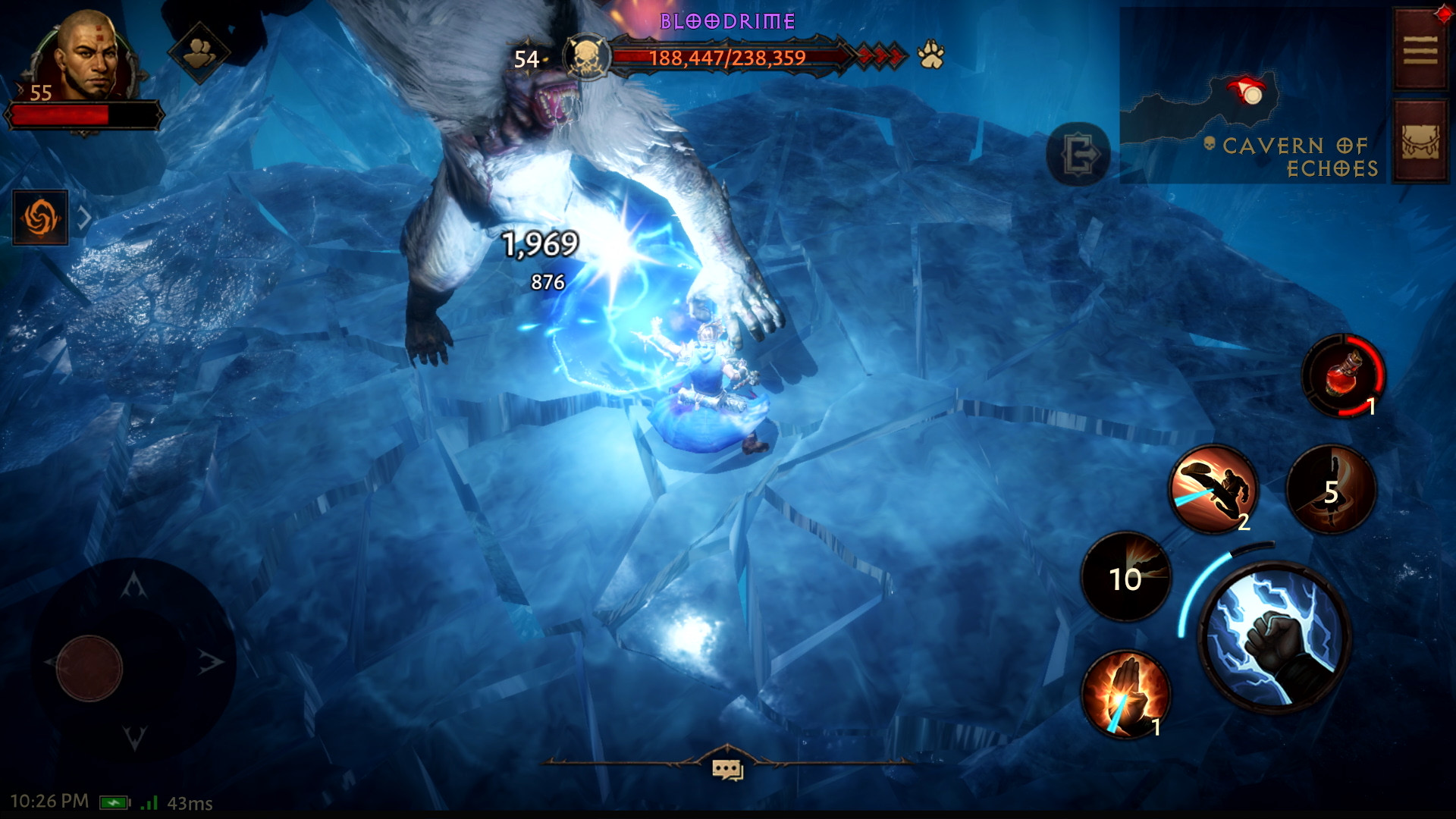
Task: Open the inventory bag button
Action: pos(1420,142)
